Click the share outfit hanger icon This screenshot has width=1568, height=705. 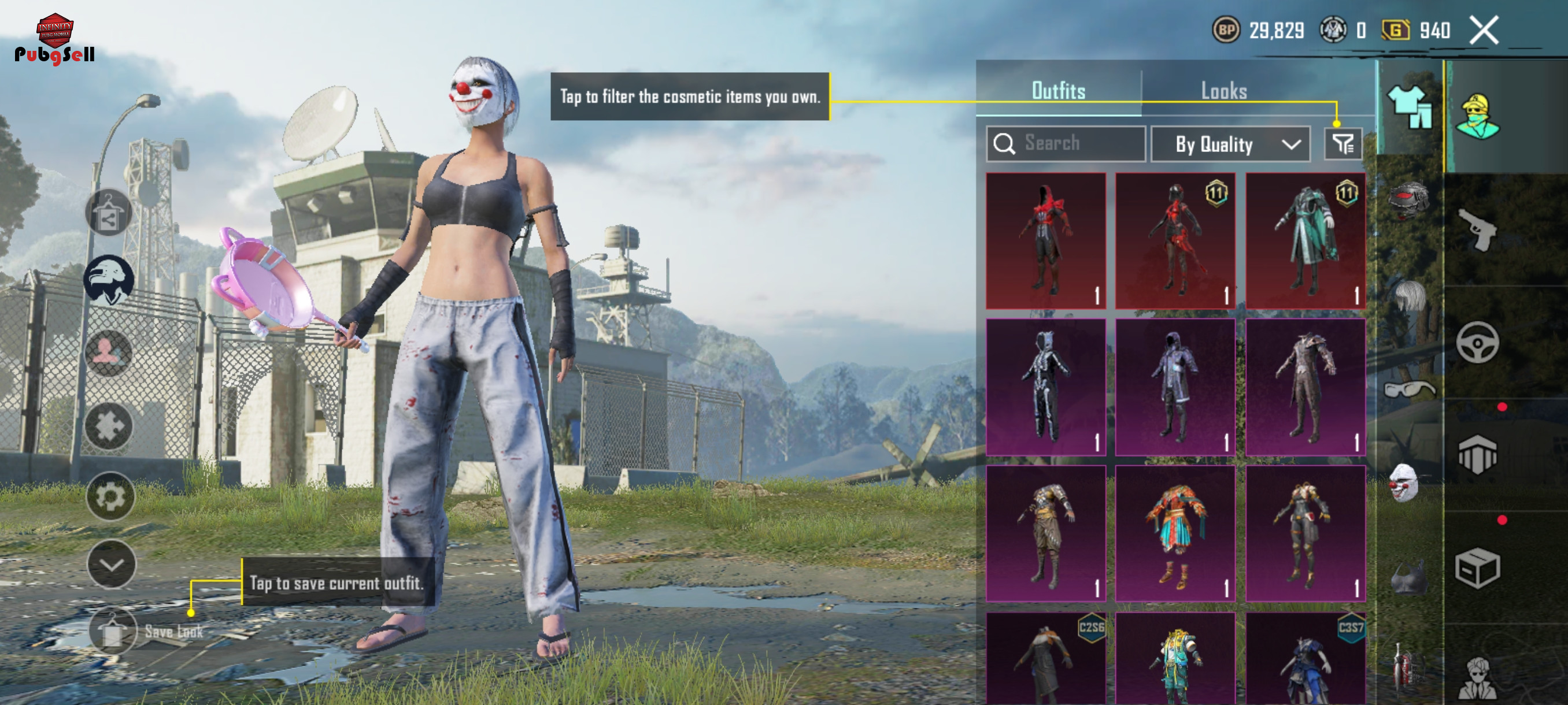click(x=108, y=213)
